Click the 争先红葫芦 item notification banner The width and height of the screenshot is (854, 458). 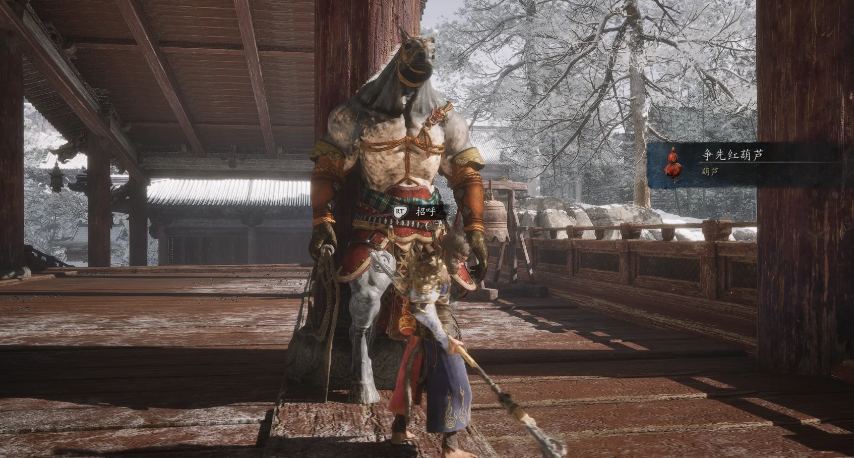click(745, 163)
